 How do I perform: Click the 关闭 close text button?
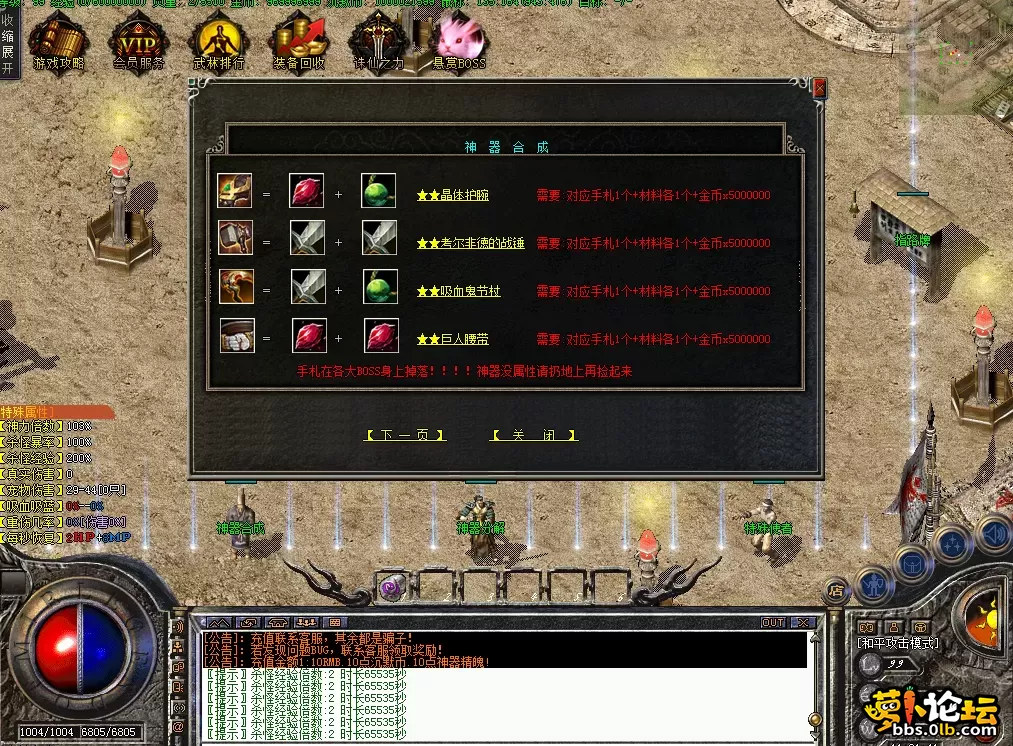point(534,435)
